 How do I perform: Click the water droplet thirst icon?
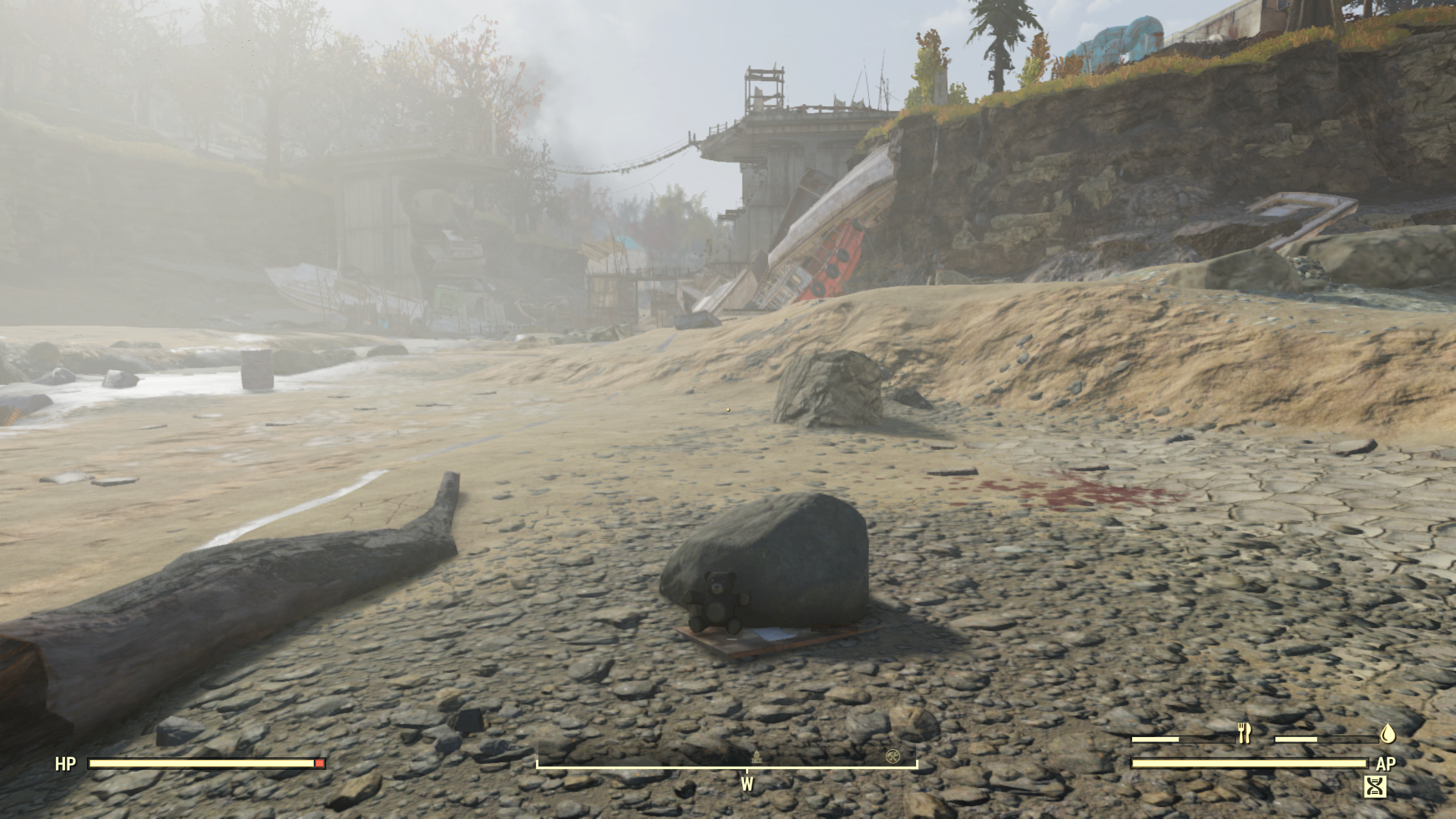coord(1387,733)
